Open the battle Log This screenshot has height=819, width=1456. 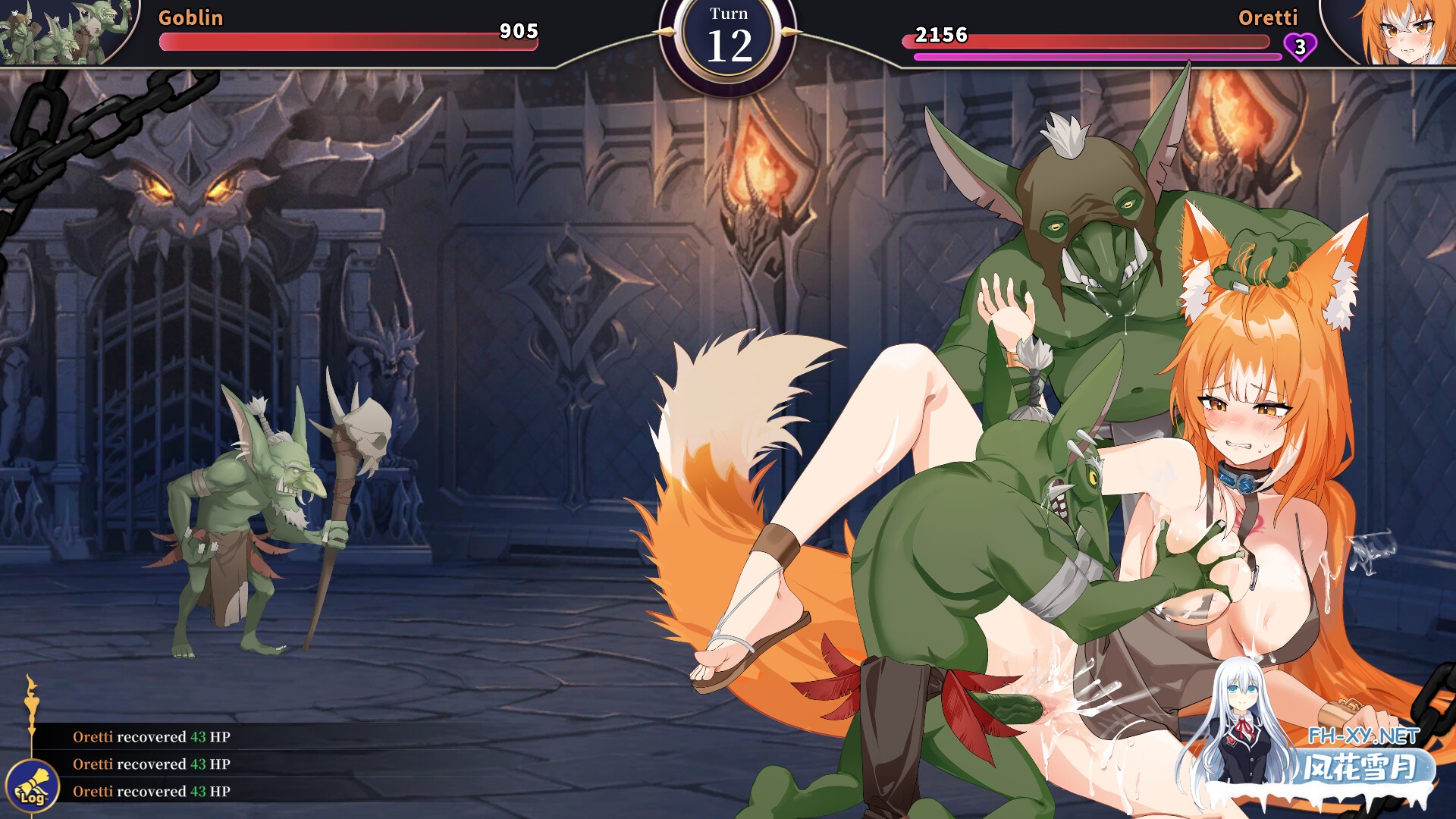(32, 786)
